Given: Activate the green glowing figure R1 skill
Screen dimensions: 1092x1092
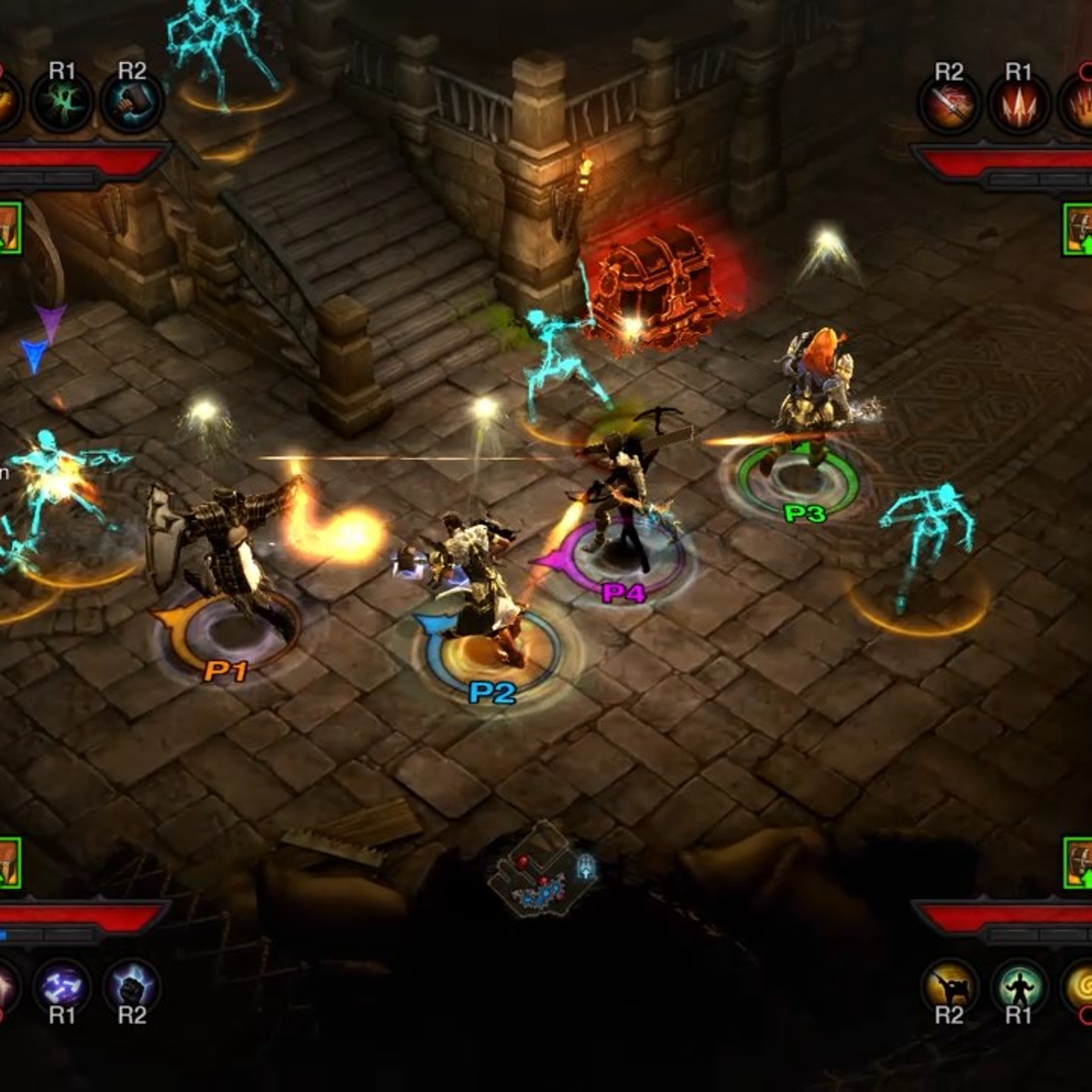Looking at the screenshot, I should [x=1017, y=986].
